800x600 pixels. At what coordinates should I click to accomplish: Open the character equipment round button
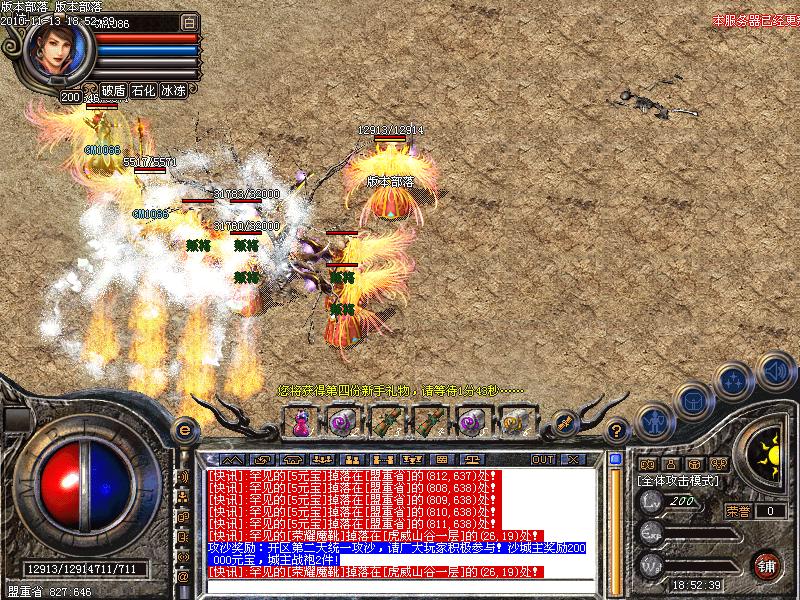655,421
